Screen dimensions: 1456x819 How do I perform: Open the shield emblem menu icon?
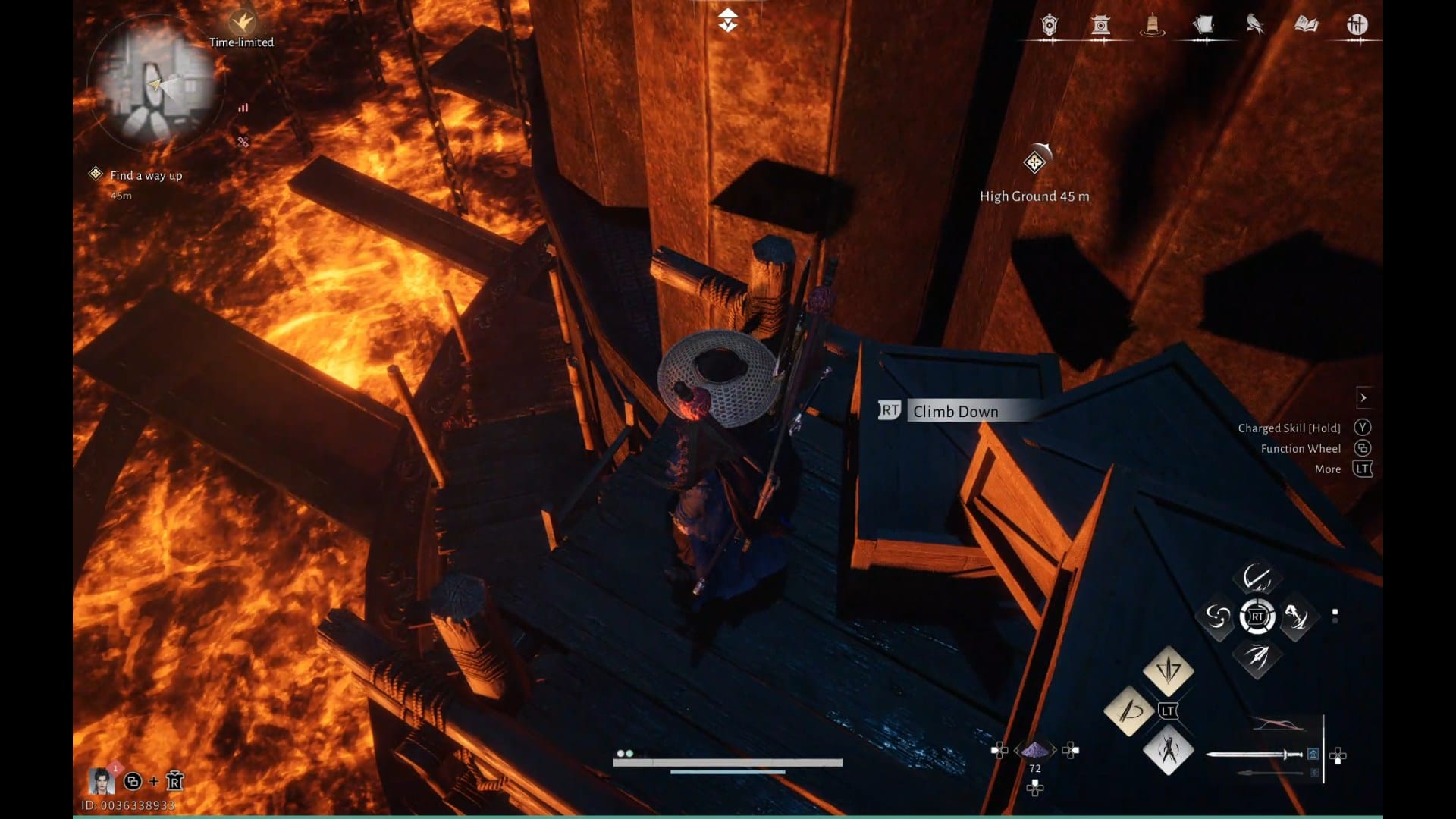[1049, 26]
